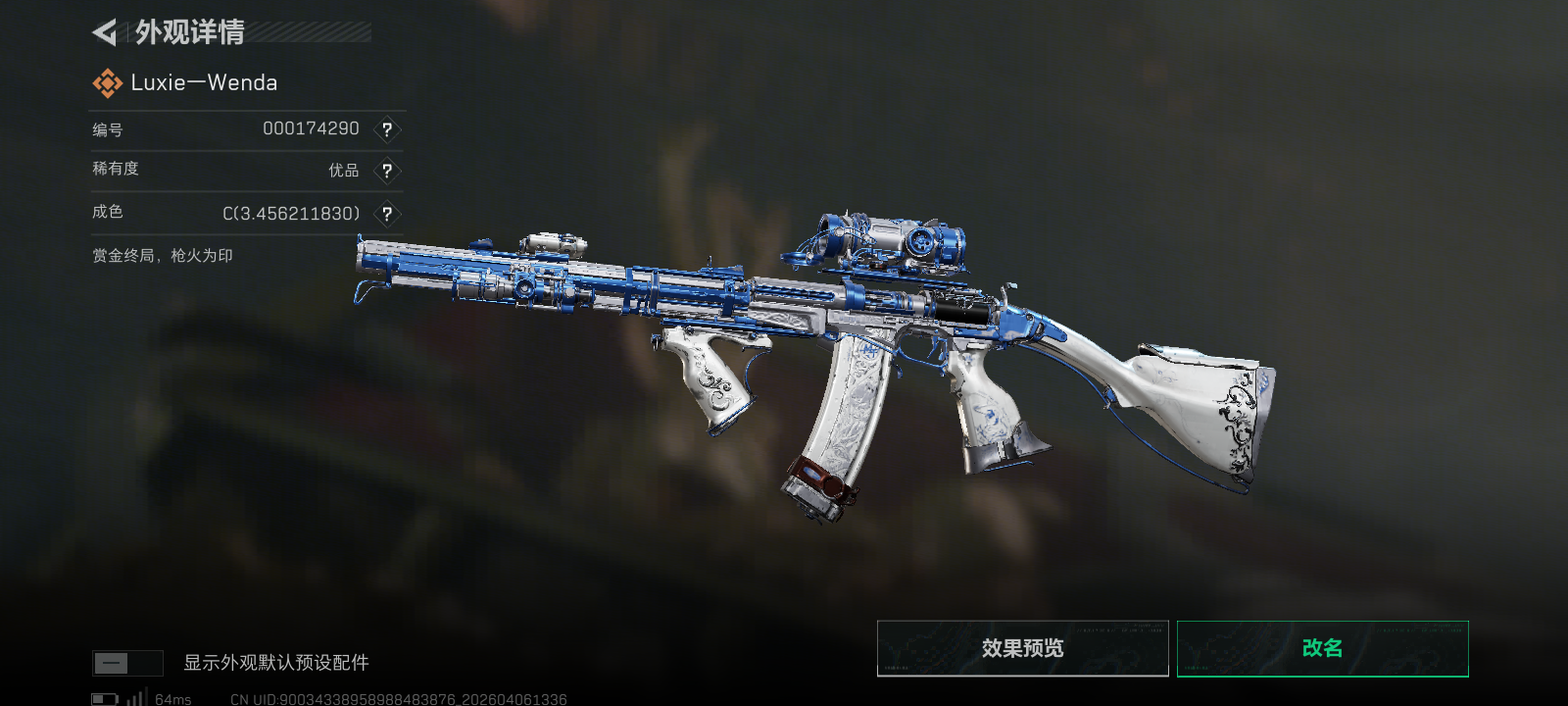Go back using the arrow beside 外观详情
Screen dimensions: 1568x706
(105, 33)
